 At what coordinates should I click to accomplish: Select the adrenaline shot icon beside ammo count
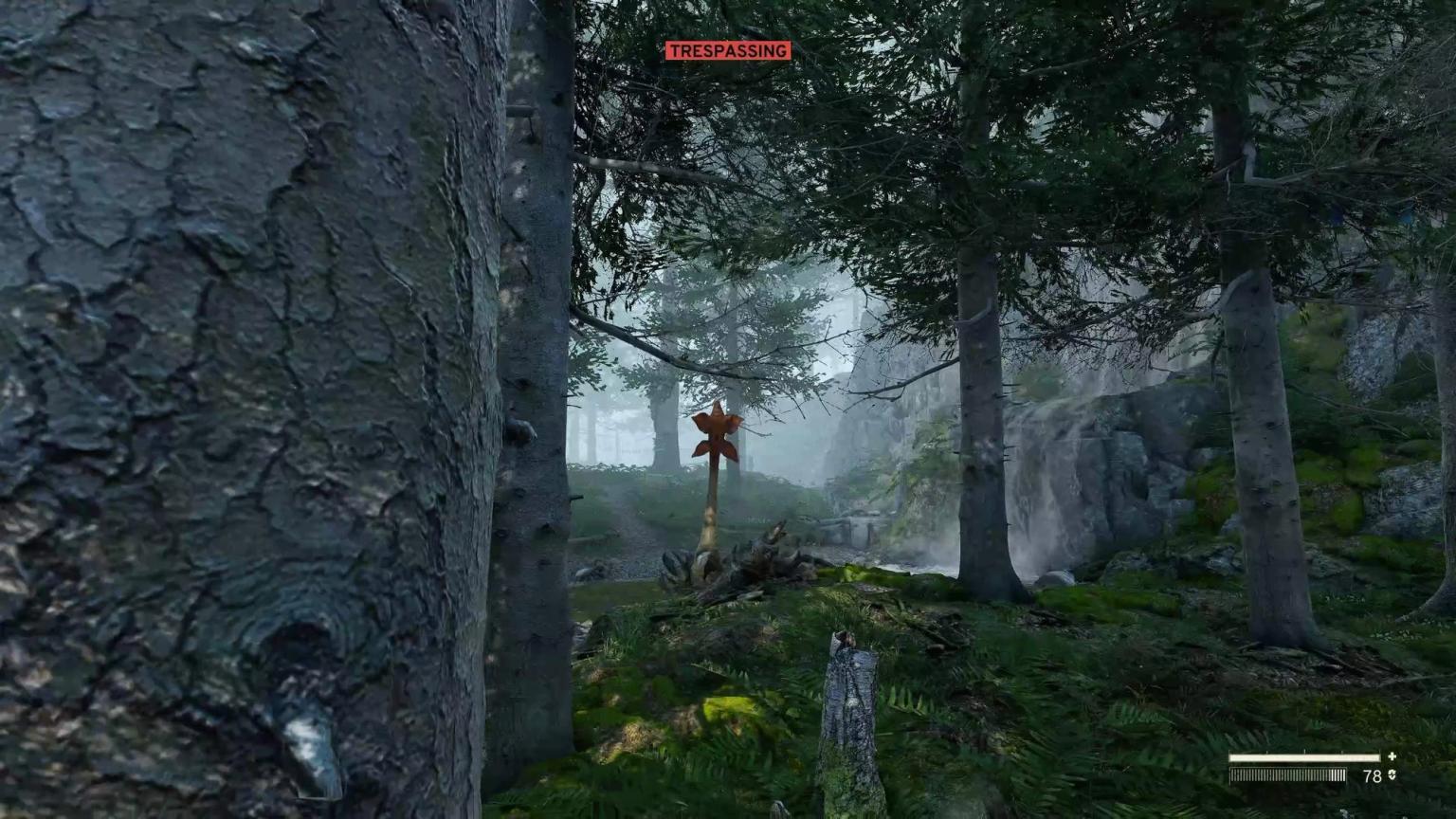[1392, 775]
